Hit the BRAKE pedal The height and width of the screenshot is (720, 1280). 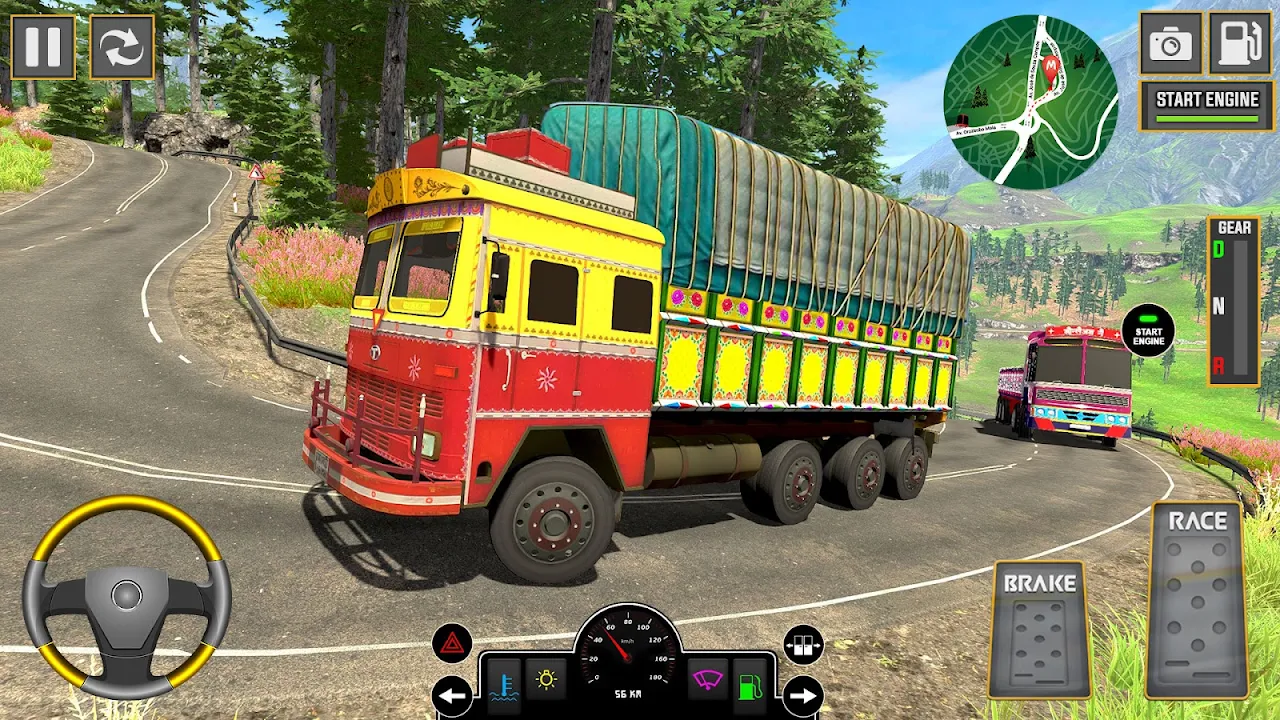point(1039,630)
